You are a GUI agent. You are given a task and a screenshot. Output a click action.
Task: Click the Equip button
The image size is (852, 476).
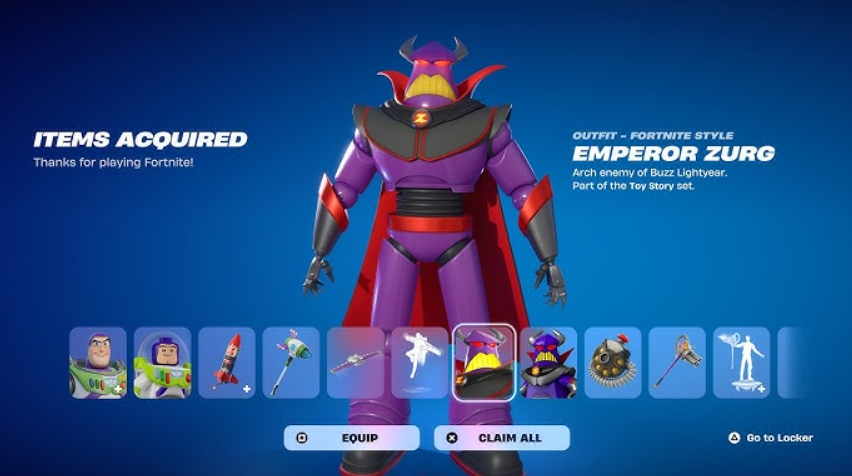[351, 437]
